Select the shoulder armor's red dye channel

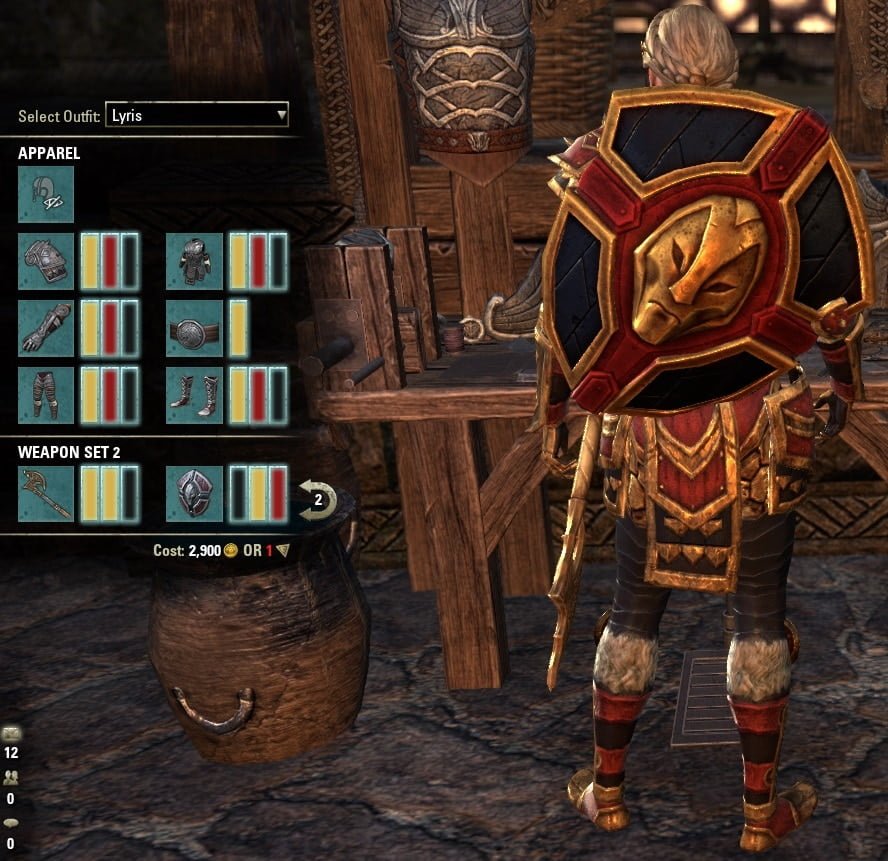(x=110, y=261)
